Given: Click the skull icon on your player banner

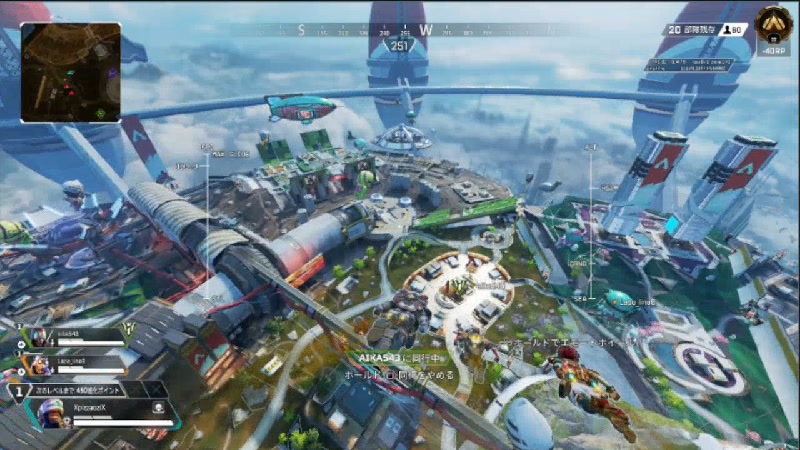Looking at the screenshot, I should tap(158, 409).
